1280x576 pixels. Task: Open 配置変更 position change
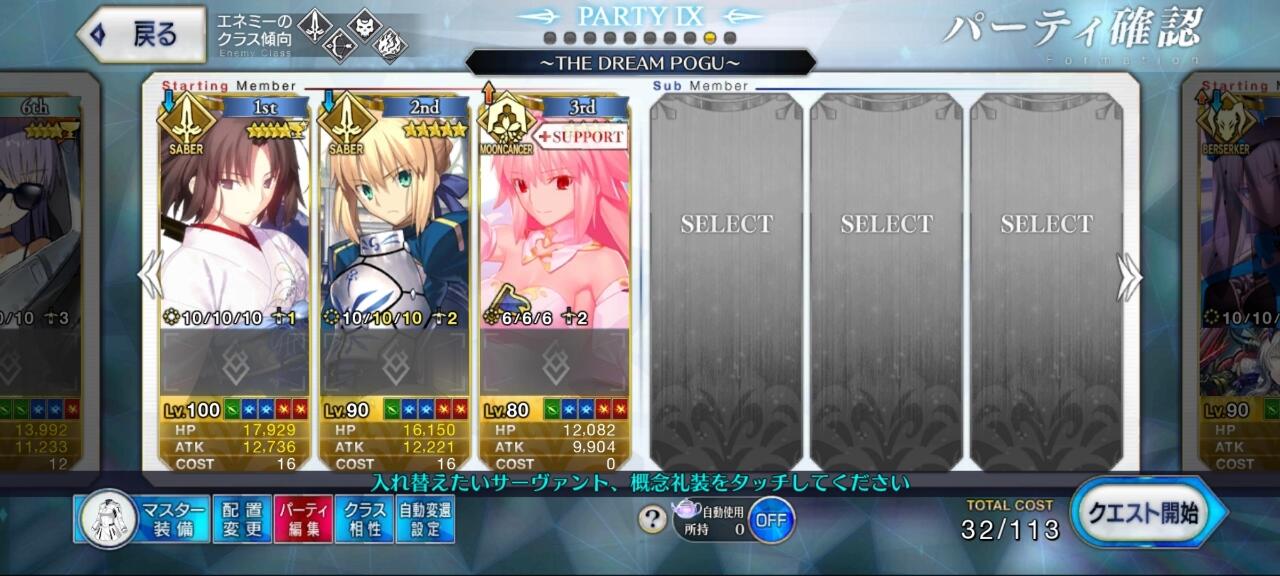point(241,519)
